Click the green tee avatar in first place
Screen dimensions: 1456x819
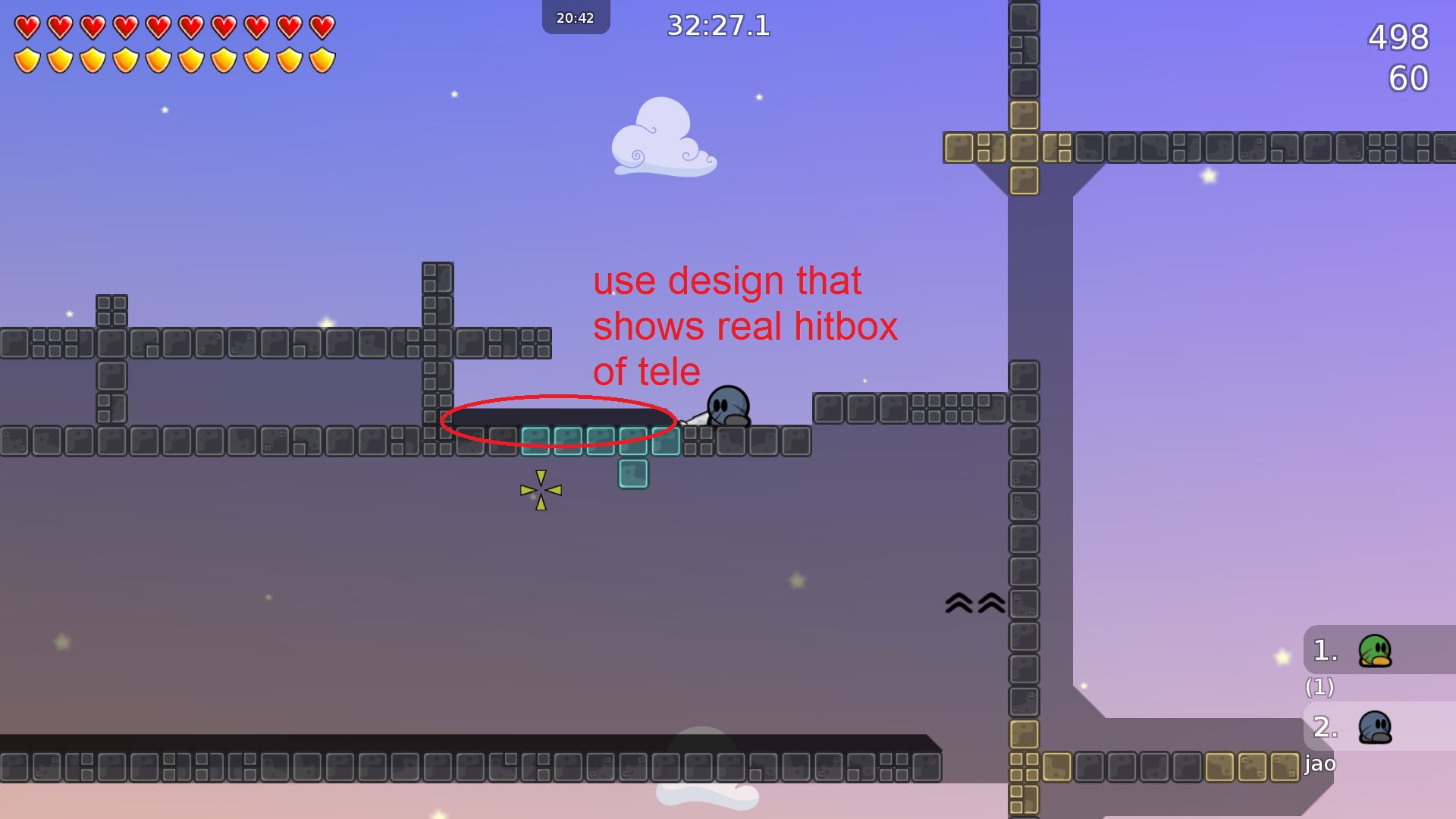1376,651
